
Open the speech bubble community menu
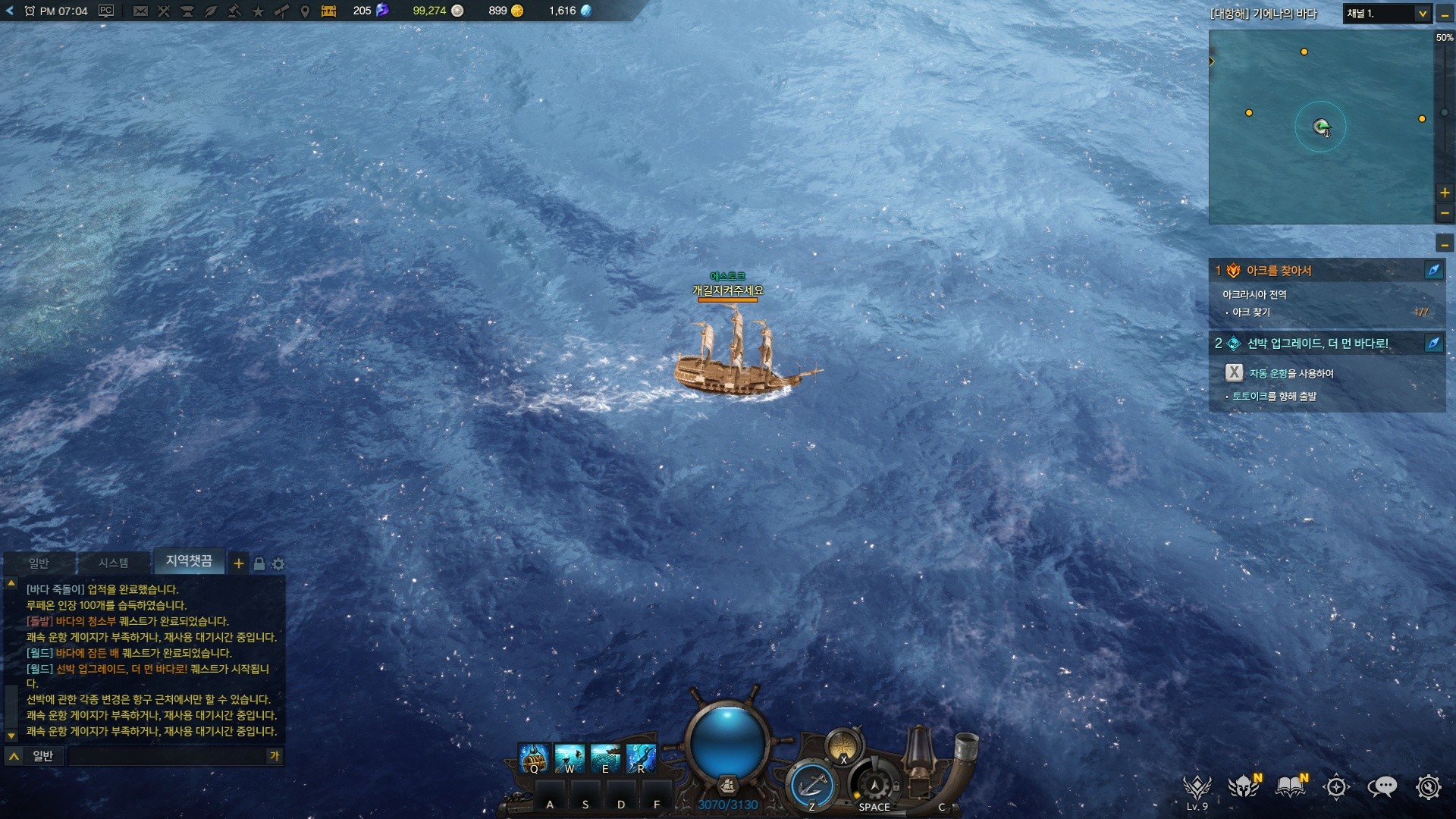[1382, 787]
